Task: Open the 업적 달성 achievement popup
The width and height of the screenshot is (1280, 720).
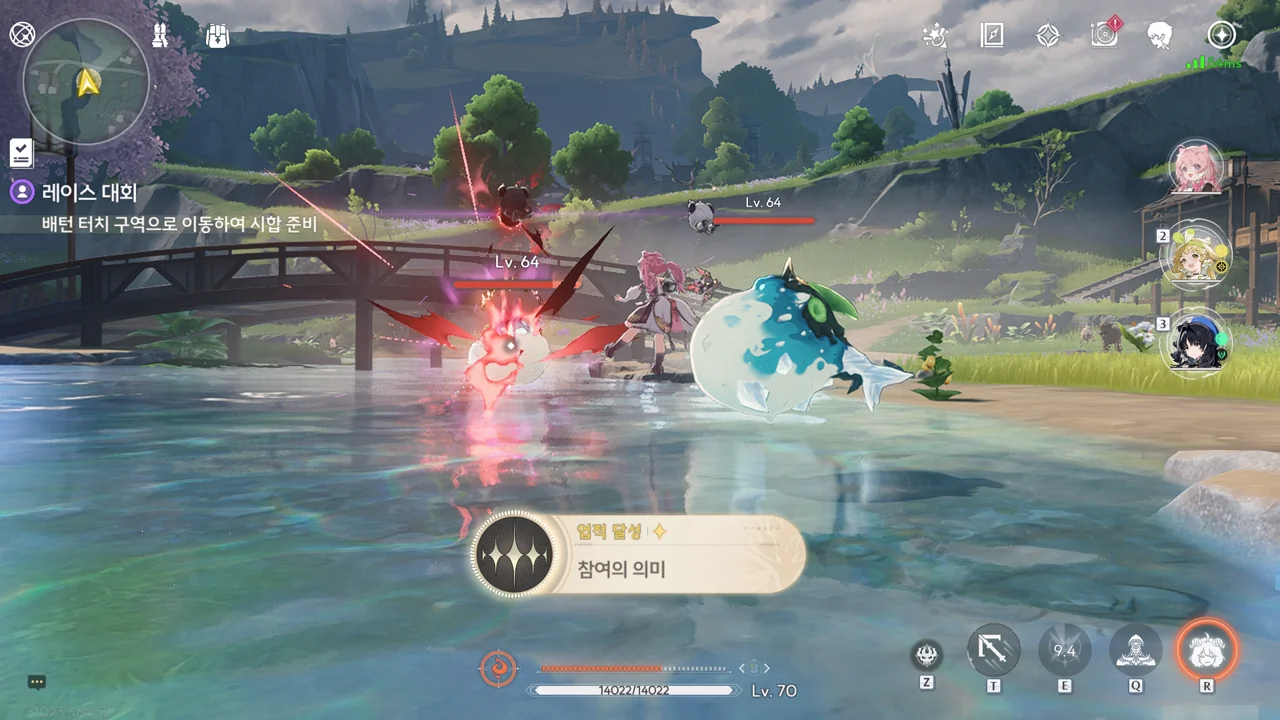Action: click(x=637, y=556)
